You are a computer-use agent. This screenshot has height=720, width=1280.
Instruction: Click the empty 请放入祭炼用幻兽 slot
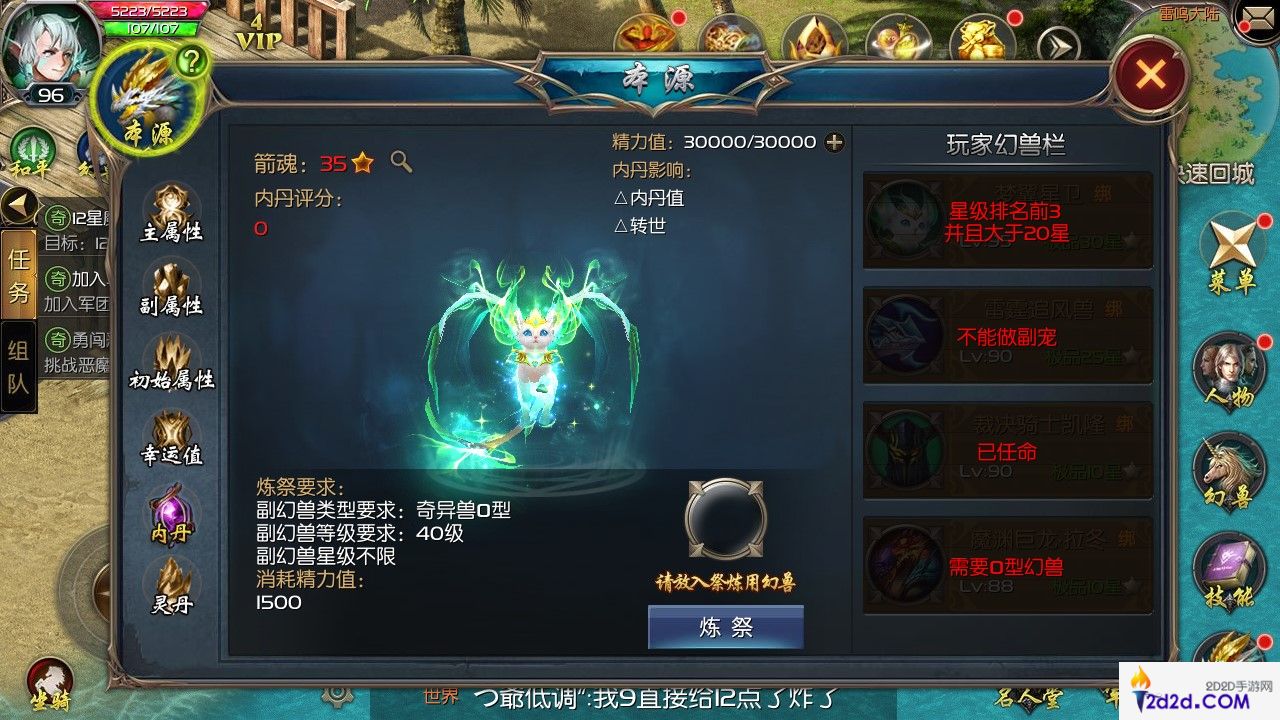[x=724, y=520]
